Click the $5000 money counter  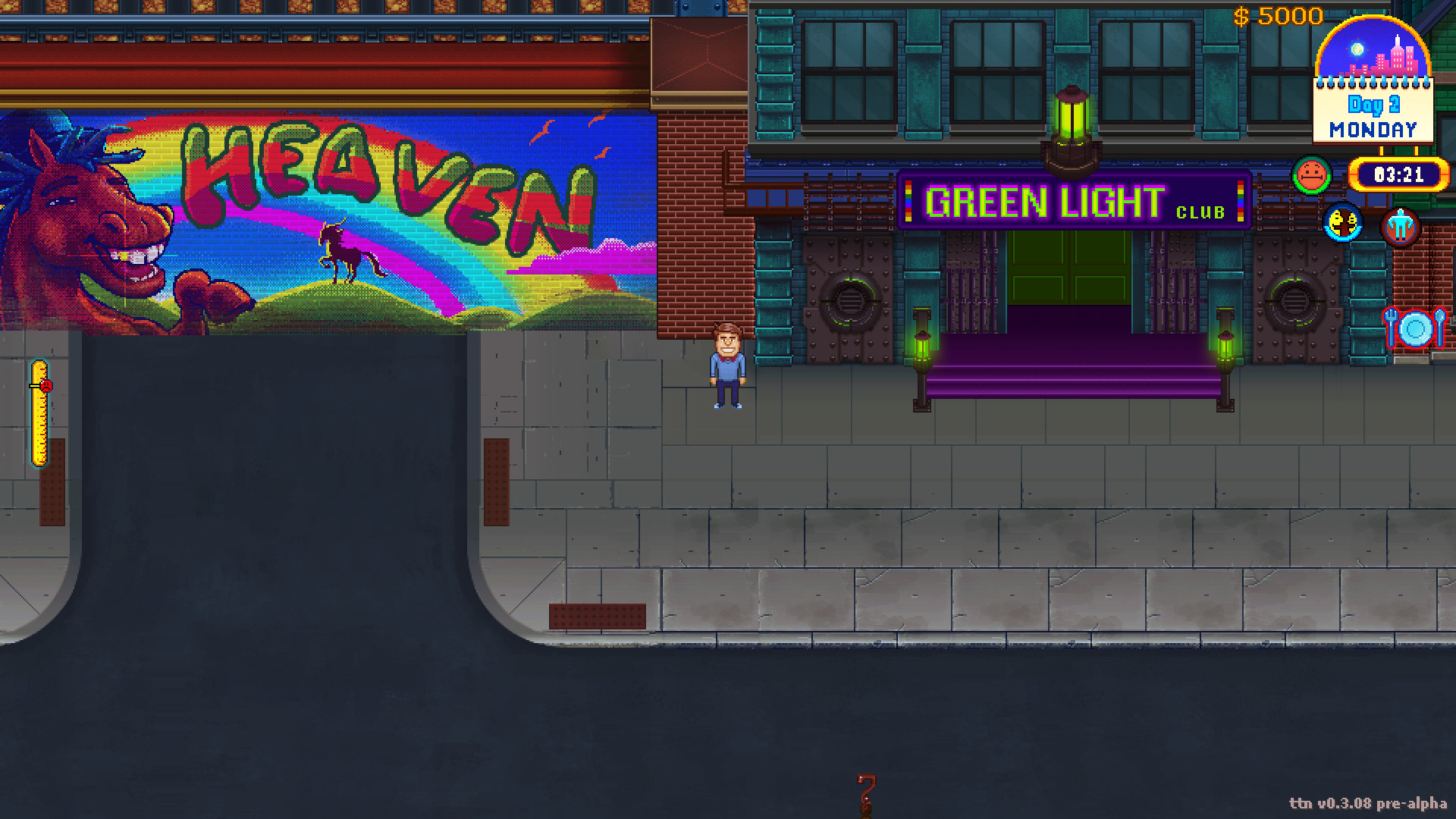(x=1279, y=16)
